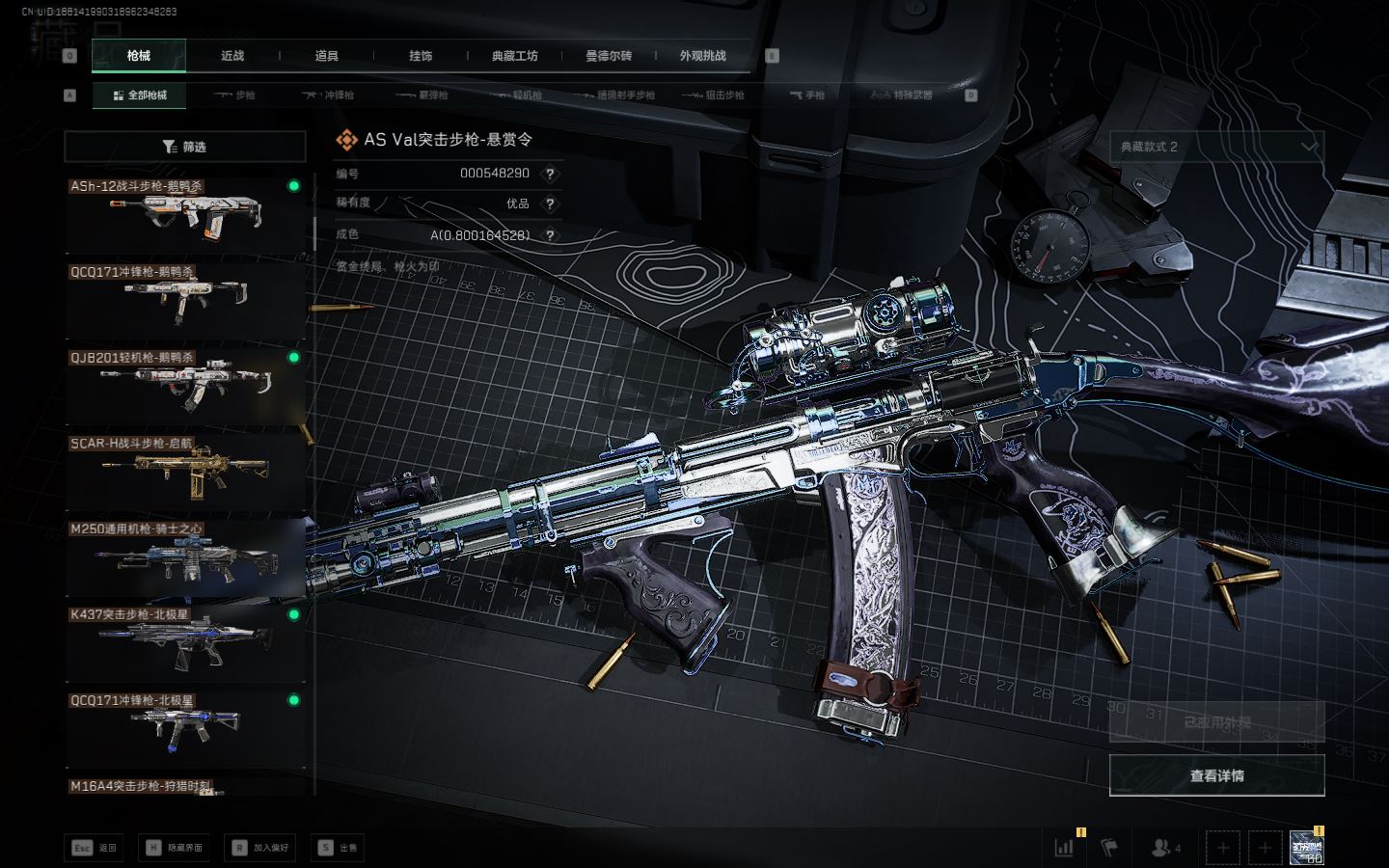Open the 典藏款式 2 dropdown

click(x=1216, y=147)
